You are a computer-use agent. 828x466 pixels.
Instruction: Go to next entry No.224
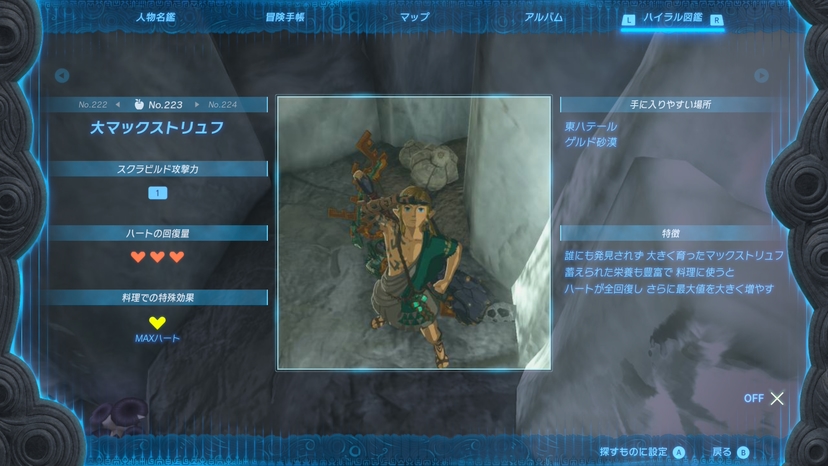click(219, 104)
